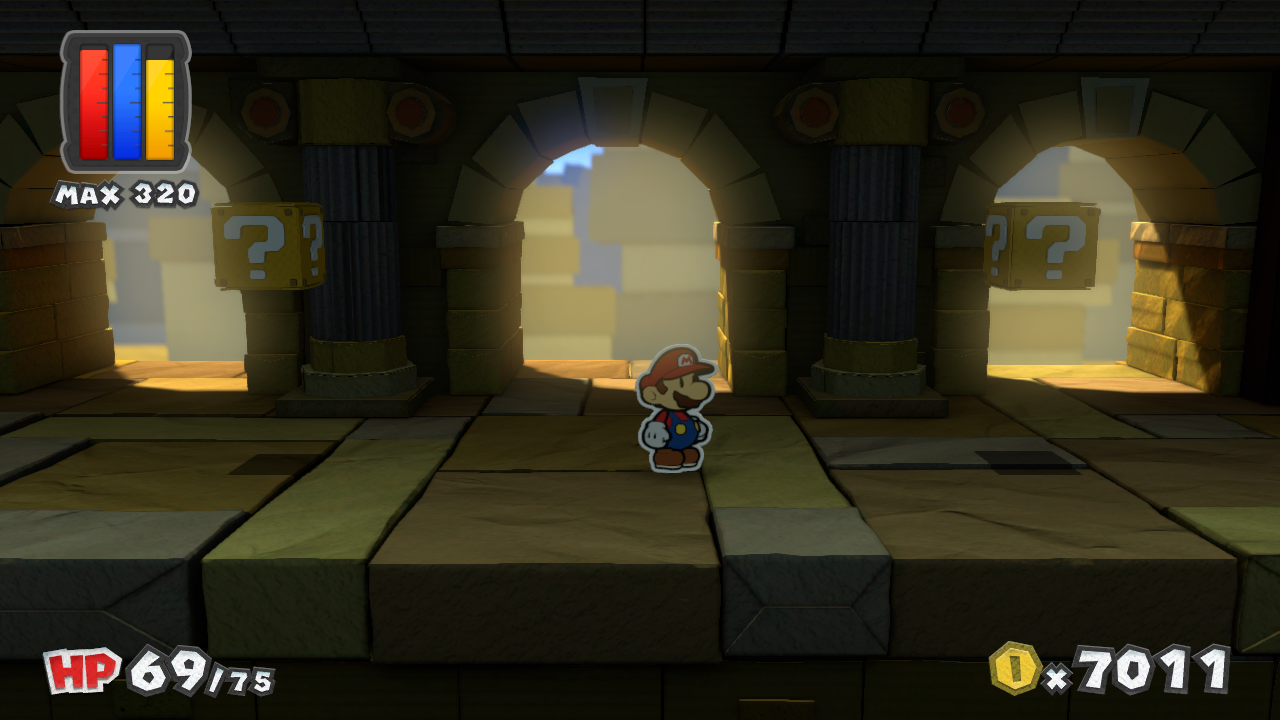Click the blue paint level indicator
Viewport: 1280px width, 720px height.
[x=124, y=105]
